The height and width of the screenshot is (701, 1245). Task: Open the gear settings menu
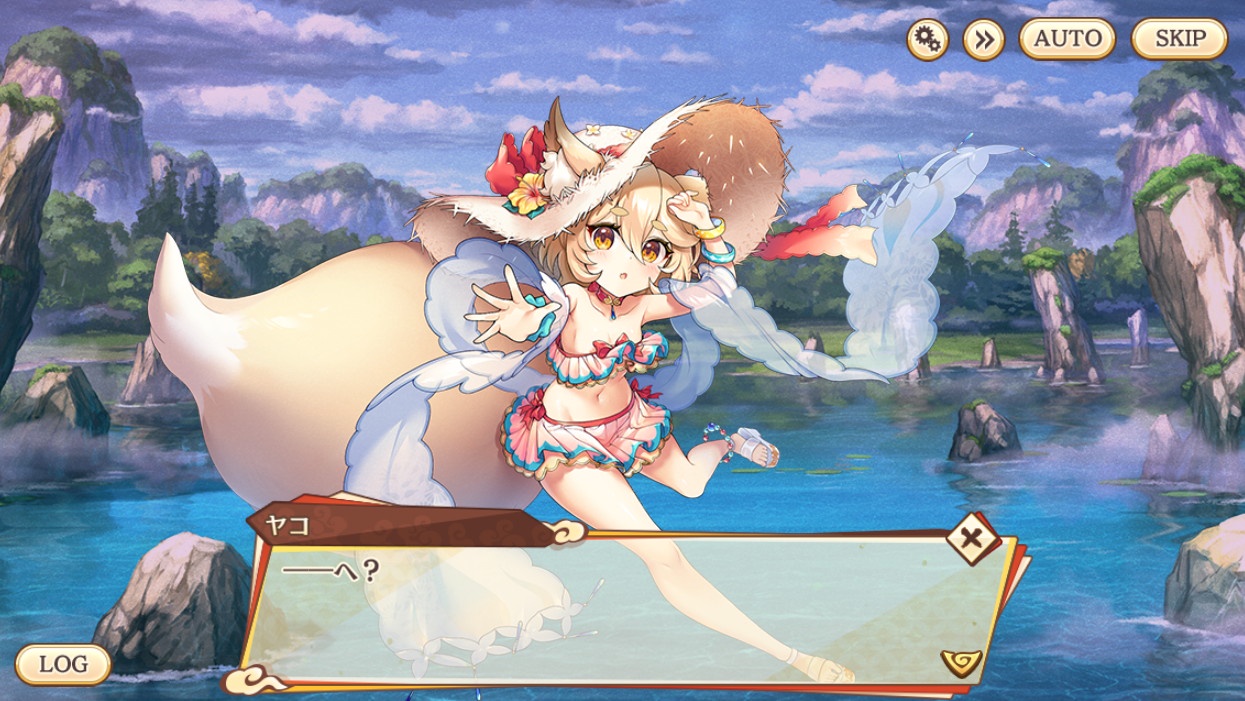[928, 40]
